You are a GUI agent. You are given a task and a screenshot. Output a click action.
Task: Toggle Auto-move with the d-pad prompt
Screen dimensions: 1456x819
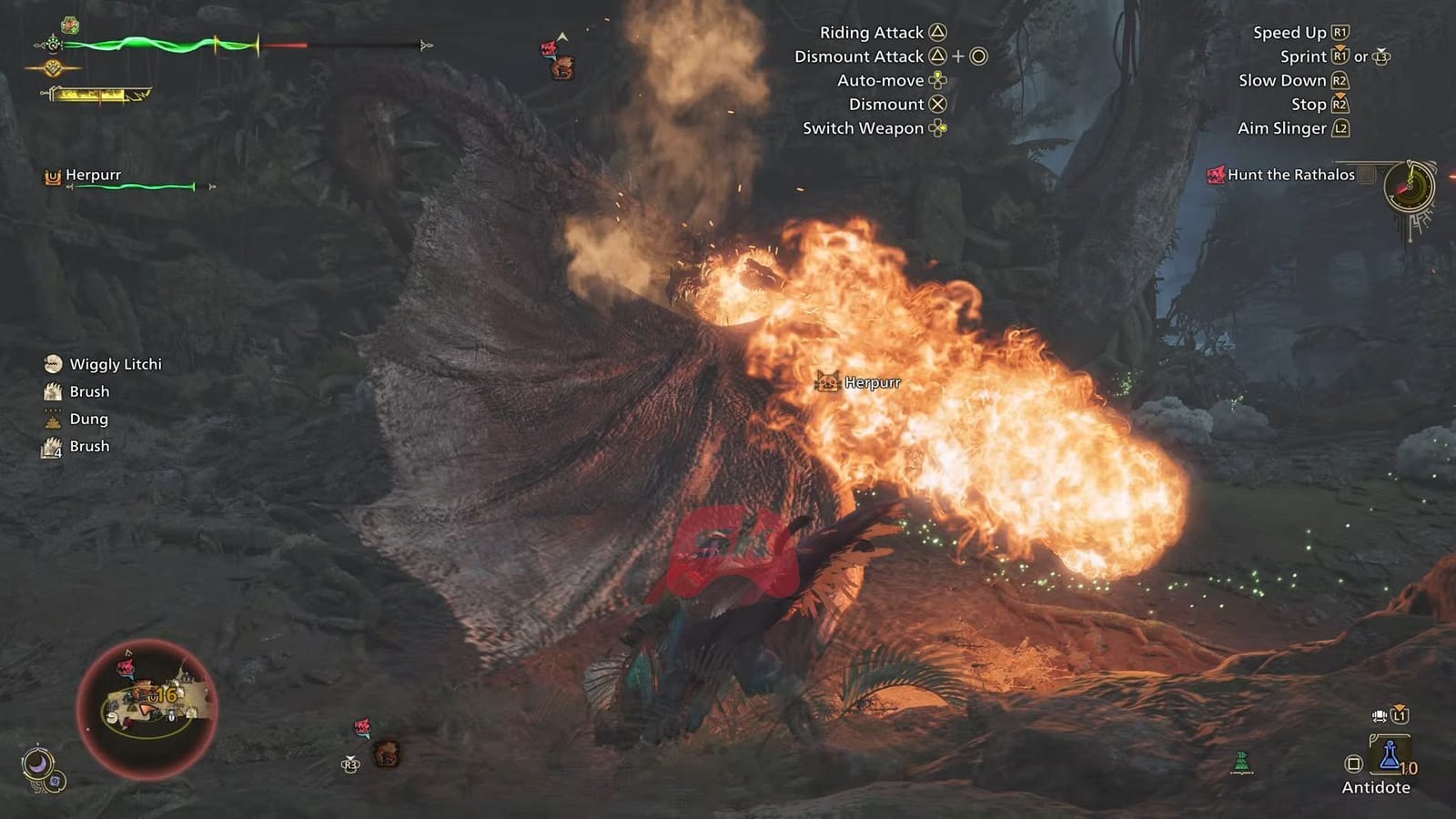(x=936, y=80)
